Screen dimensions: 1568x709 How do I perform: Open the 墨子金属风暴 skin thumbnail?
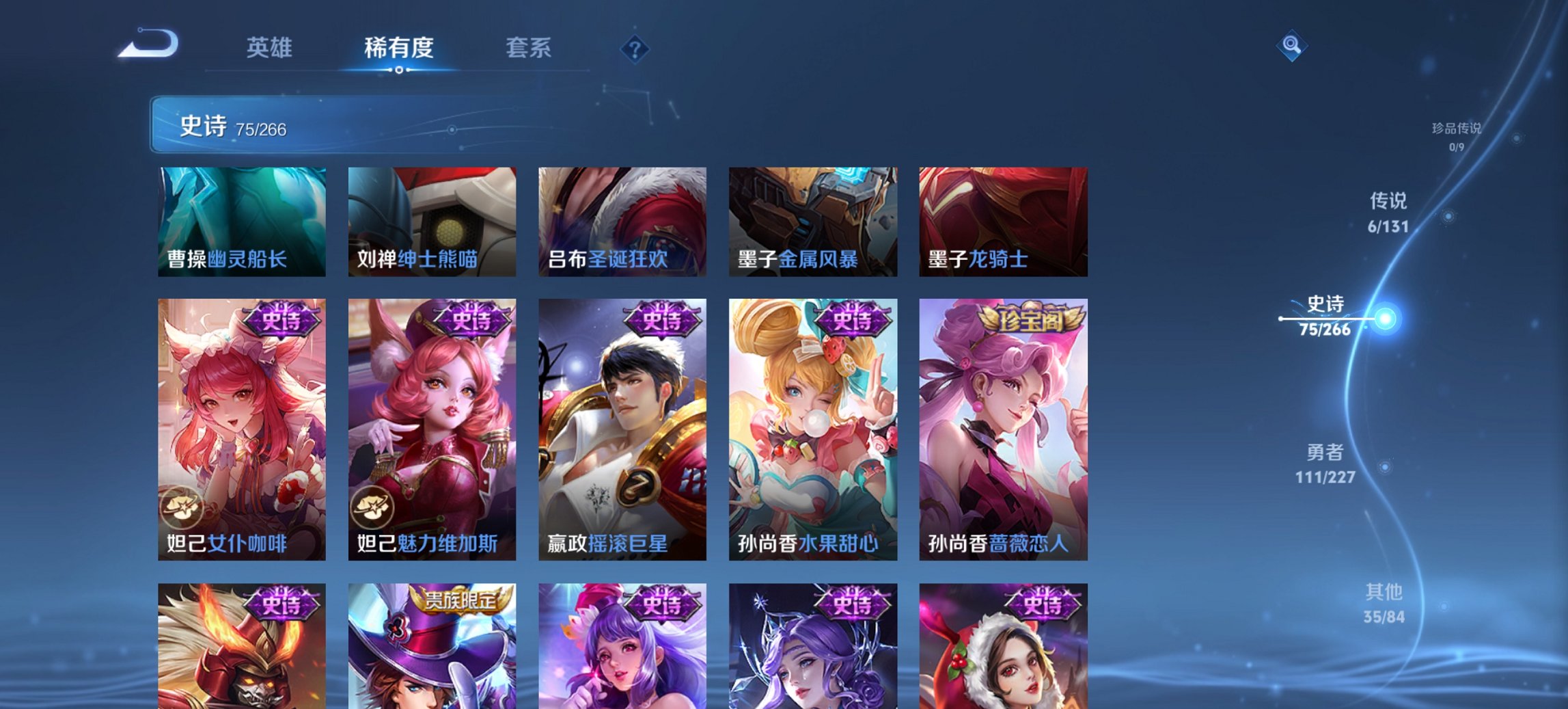pyautogui.click(x=813, y=220)
